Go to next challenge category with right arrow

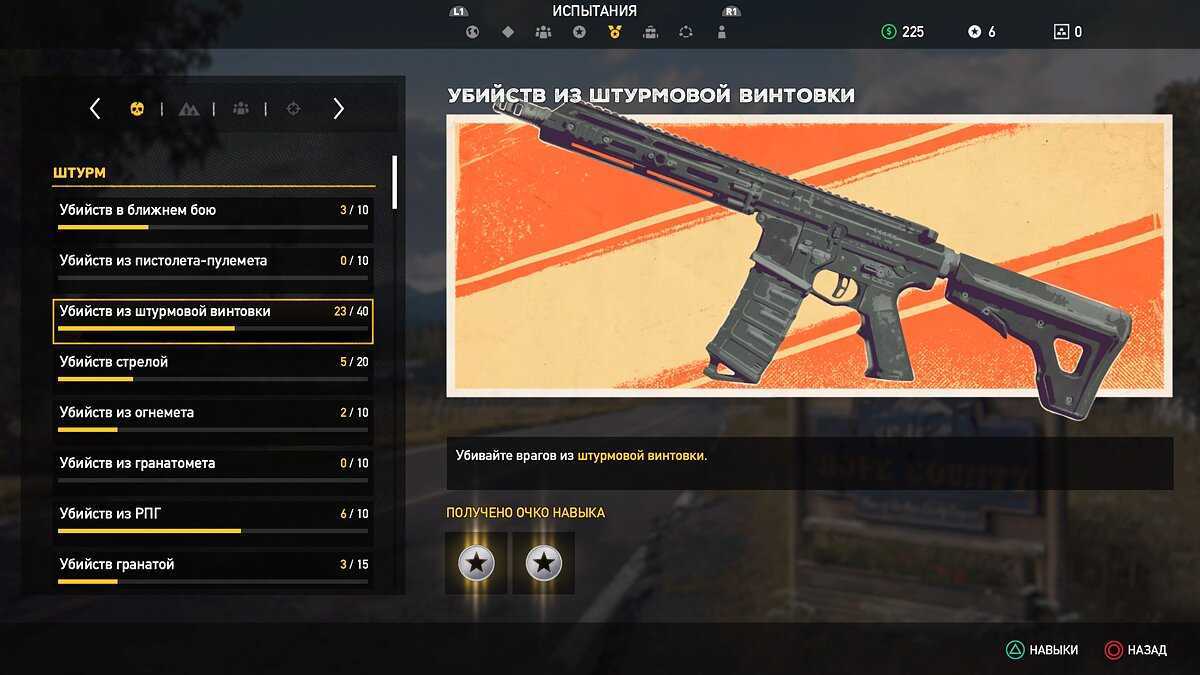coord(338,109)
